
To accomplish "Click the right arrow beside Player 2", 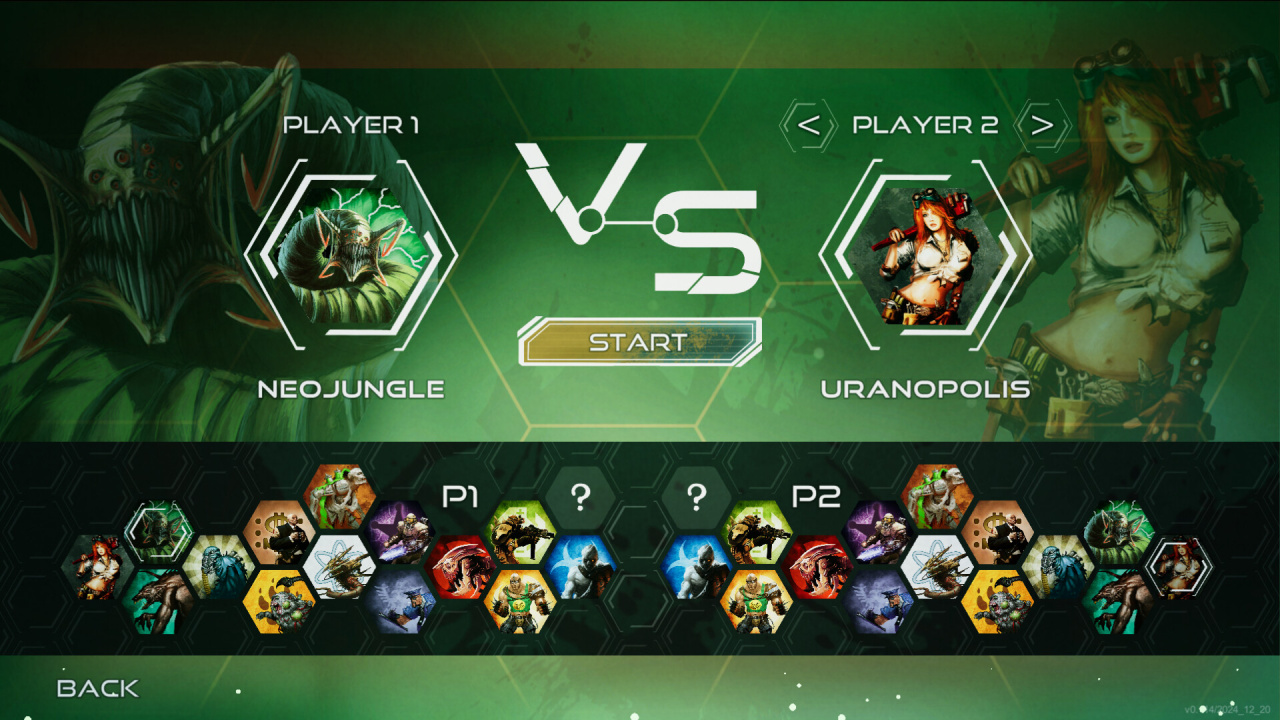I will pyautogui.click(x=1042, y=126).
